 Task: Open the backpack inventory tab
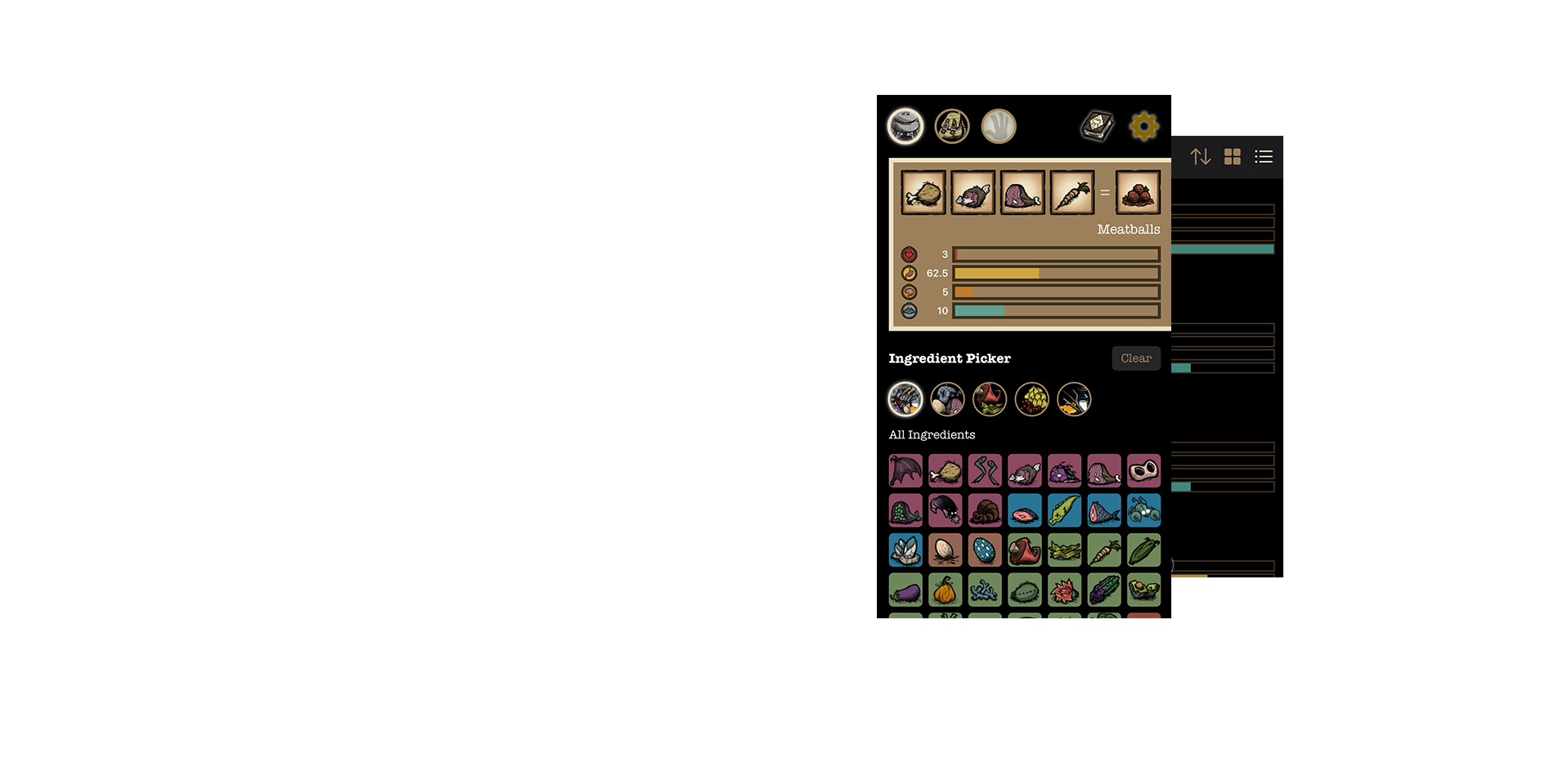952,127
